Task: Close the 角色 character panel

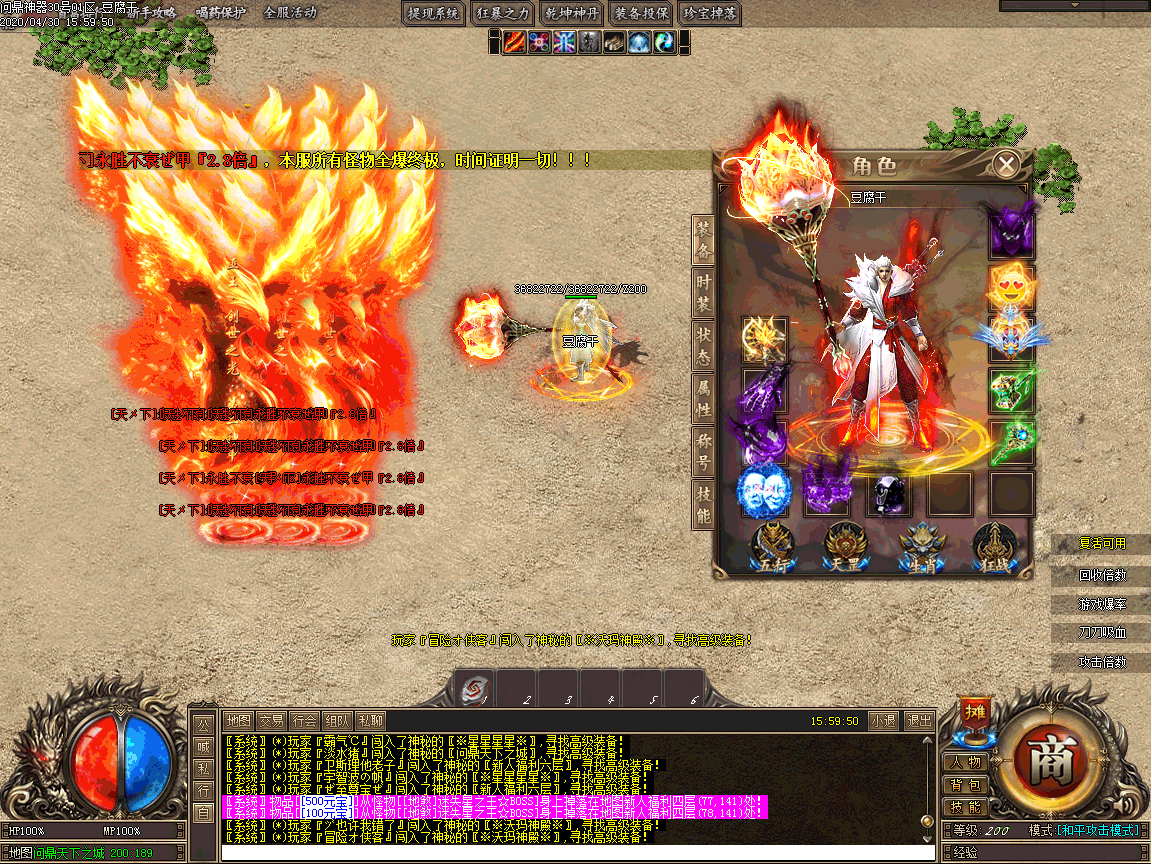Action: [x=1007, y=164]
